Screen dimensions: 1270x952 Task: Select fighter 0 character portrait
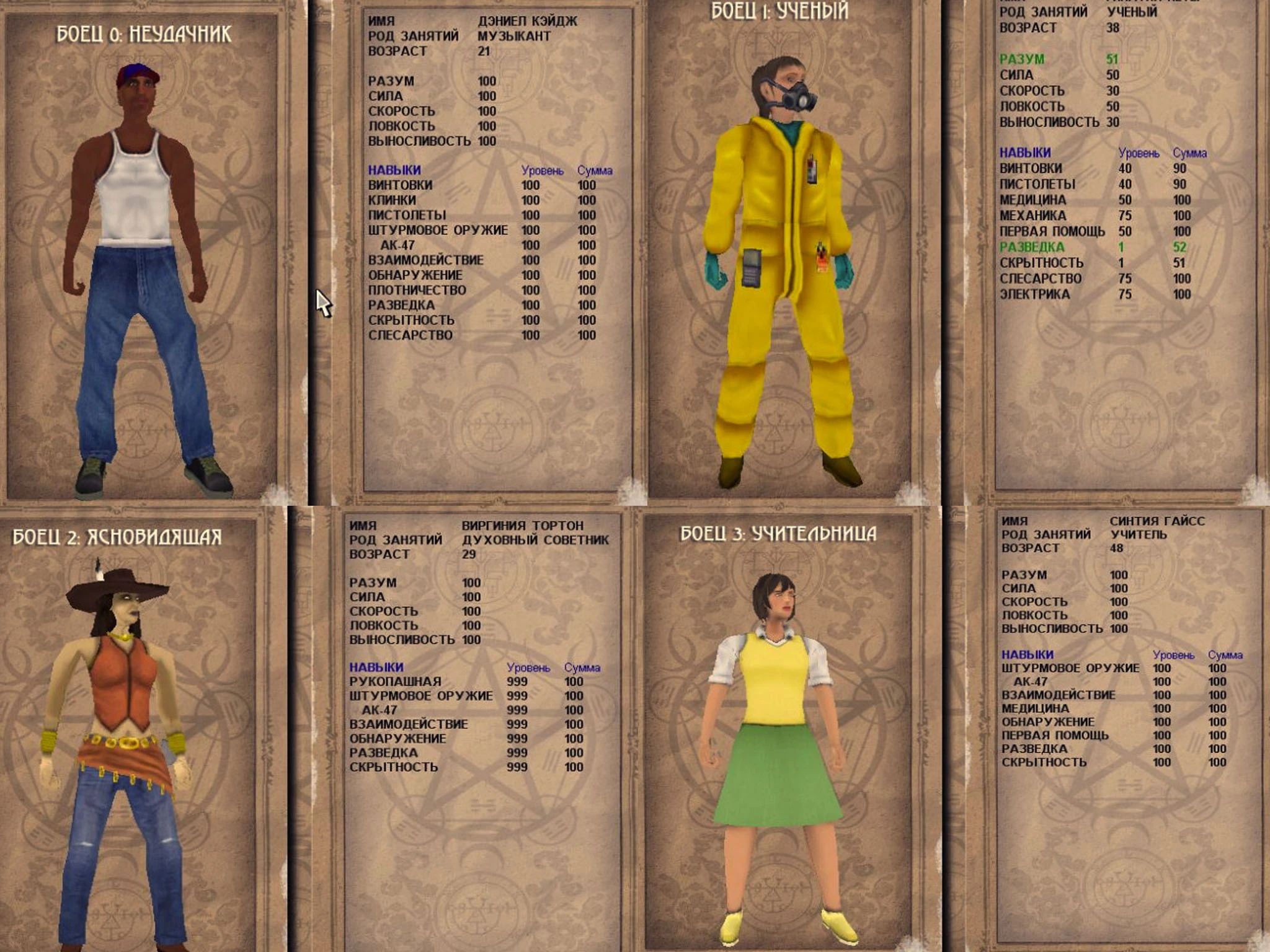pos(143,279)
